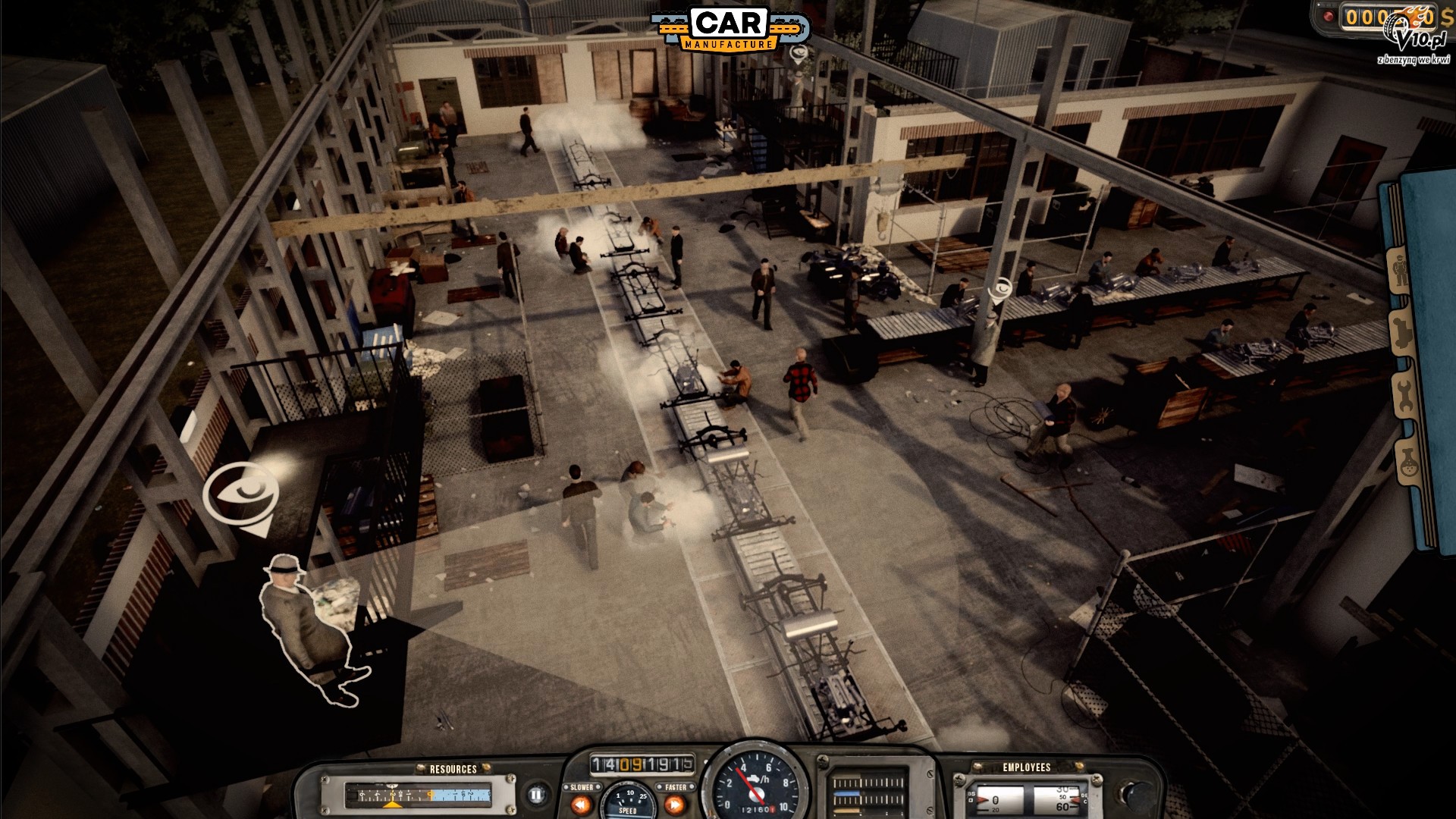Pause the game with the pause button
Image resolution: width=1456 pixels, height=819 pixels.
click(x=536, y=795)
